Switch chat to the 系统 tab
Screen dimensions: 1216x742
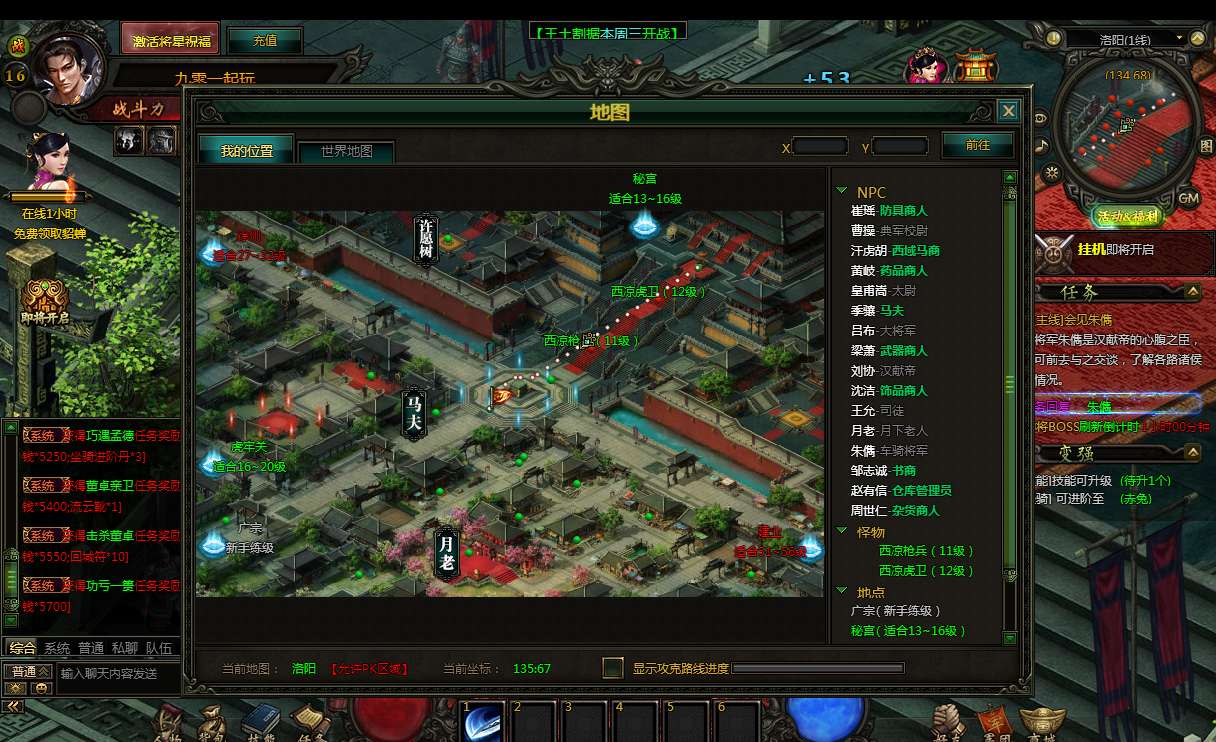[57, 648]
